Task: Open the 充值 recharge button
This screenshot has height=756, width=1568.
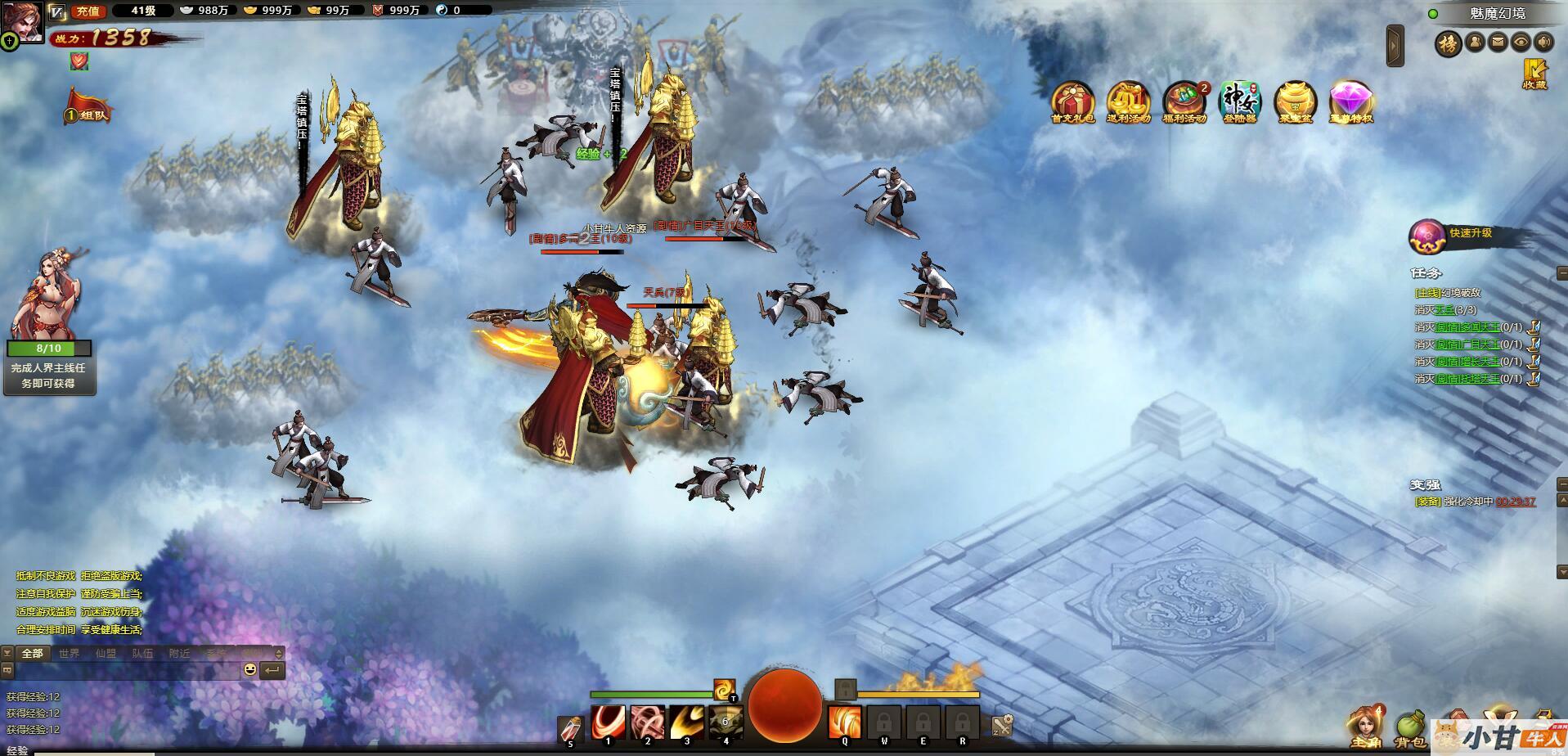Action: coord(88,11)
